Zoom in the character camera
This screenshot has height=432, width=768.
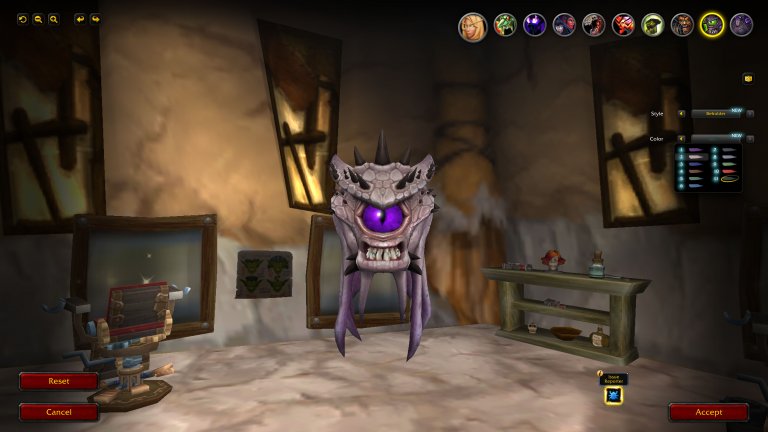coord(53,19)
